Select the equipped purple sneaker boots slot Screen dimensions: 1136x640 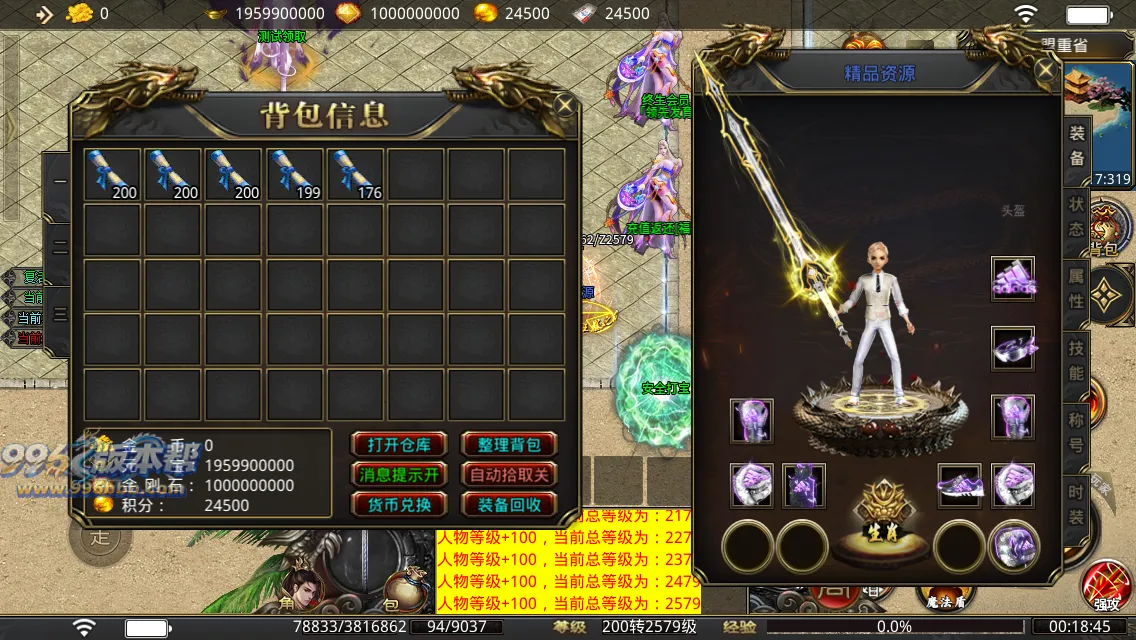click(960, 485)
